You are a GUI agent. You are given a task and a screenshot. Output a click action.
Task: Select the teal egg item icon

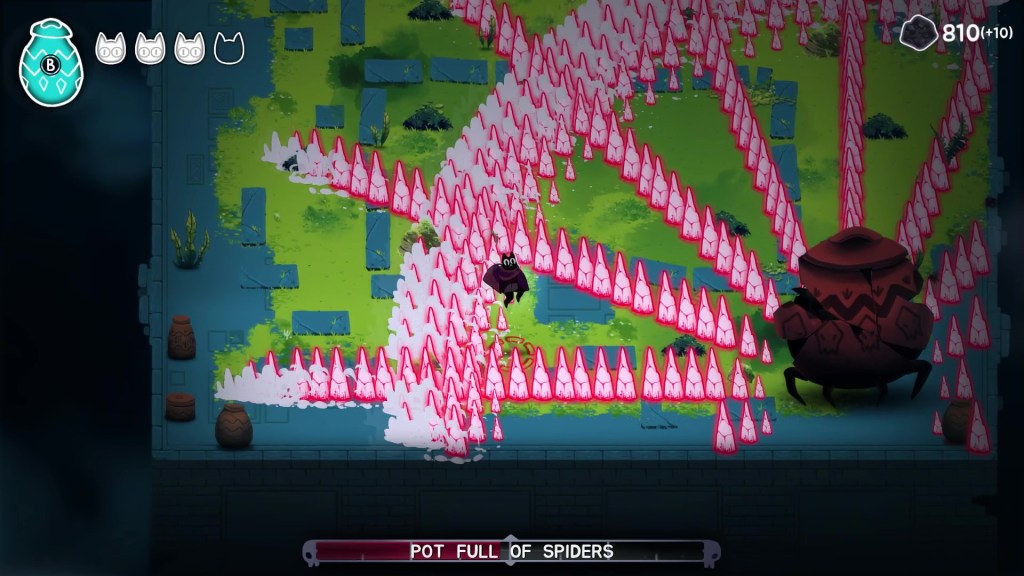50,63
